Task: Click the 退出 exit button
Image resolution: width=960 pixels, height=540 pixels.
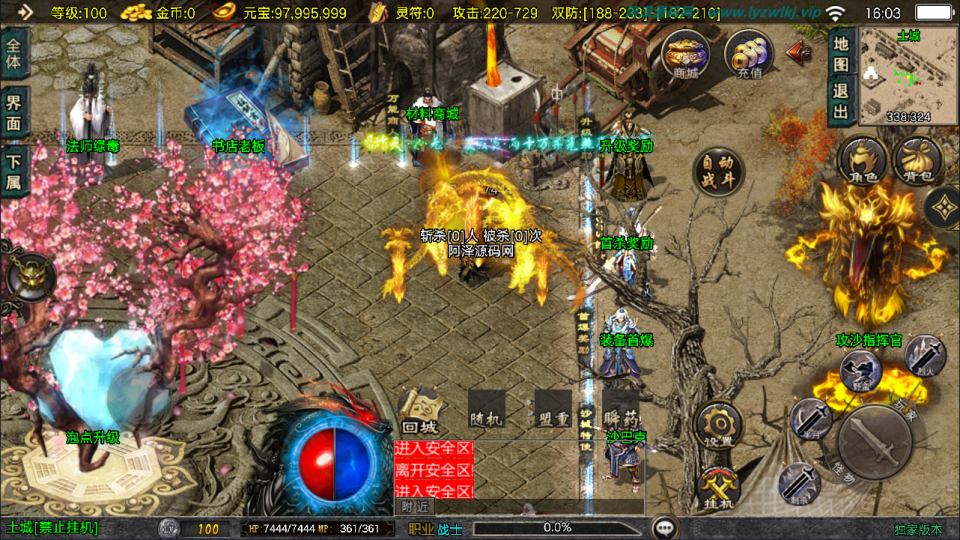Action: pyautogui.click(x=841, y=100)
